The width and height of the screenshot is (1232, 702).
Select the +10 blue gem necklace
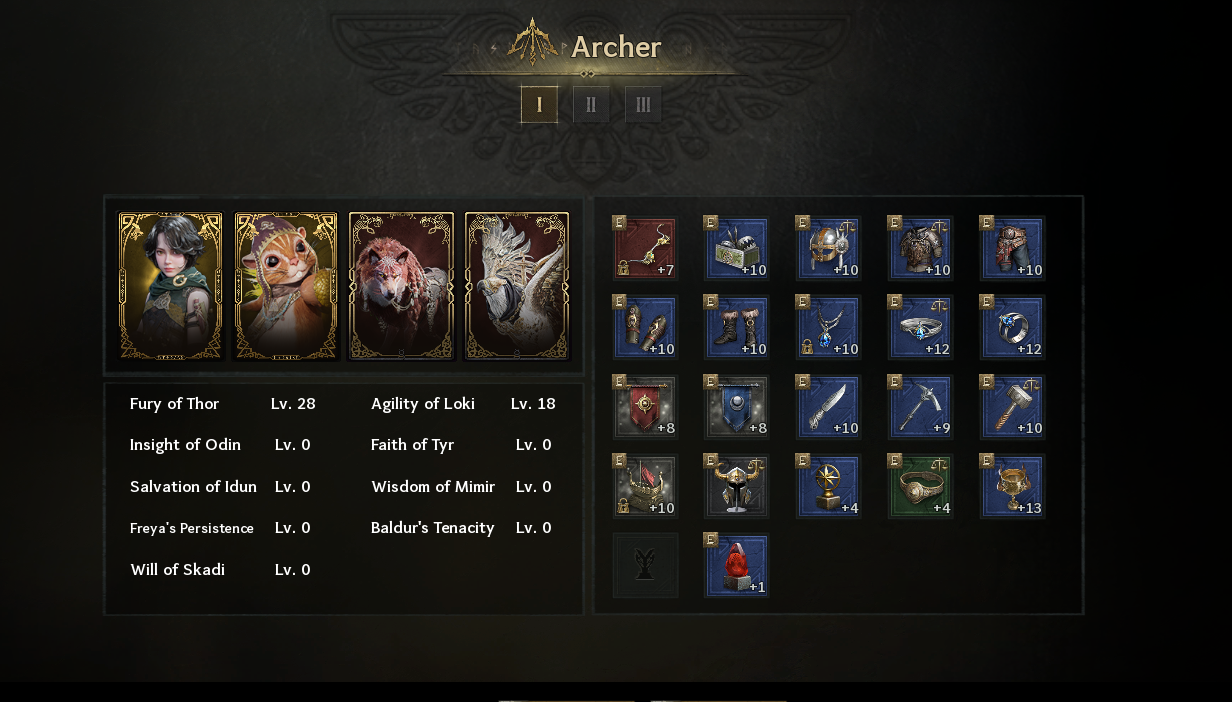[829, 327]
